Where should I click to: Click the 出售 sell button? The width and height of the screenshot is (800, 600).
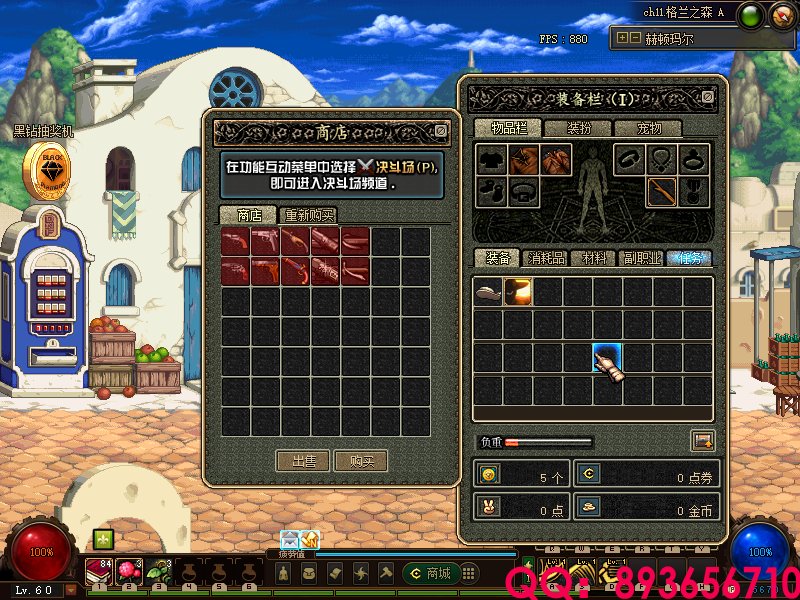point(303,461)
